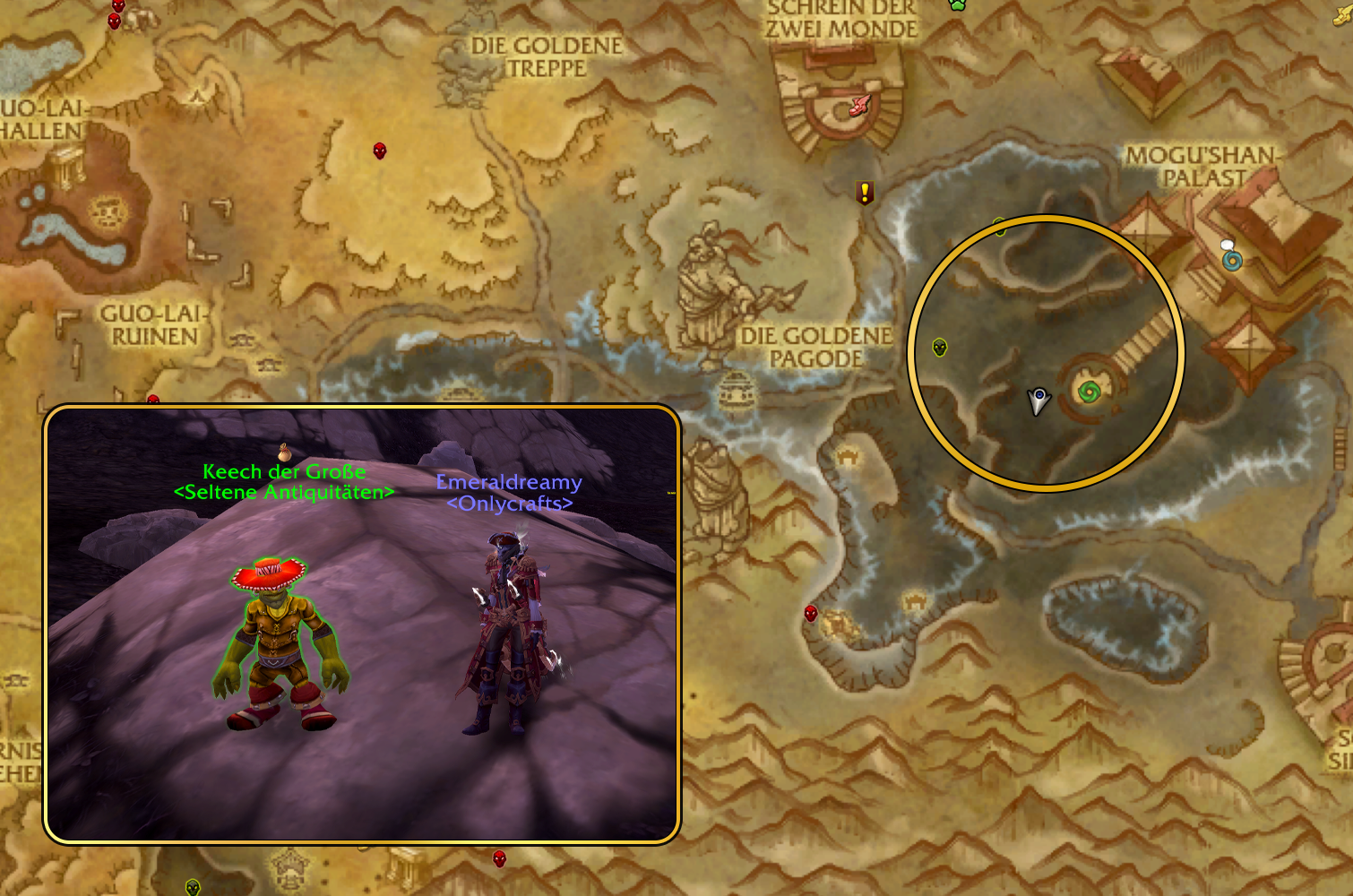Click the red skull pin near the Guo-Lai Ruinen label
The image size is (1353, 896).
pos(155,397)
